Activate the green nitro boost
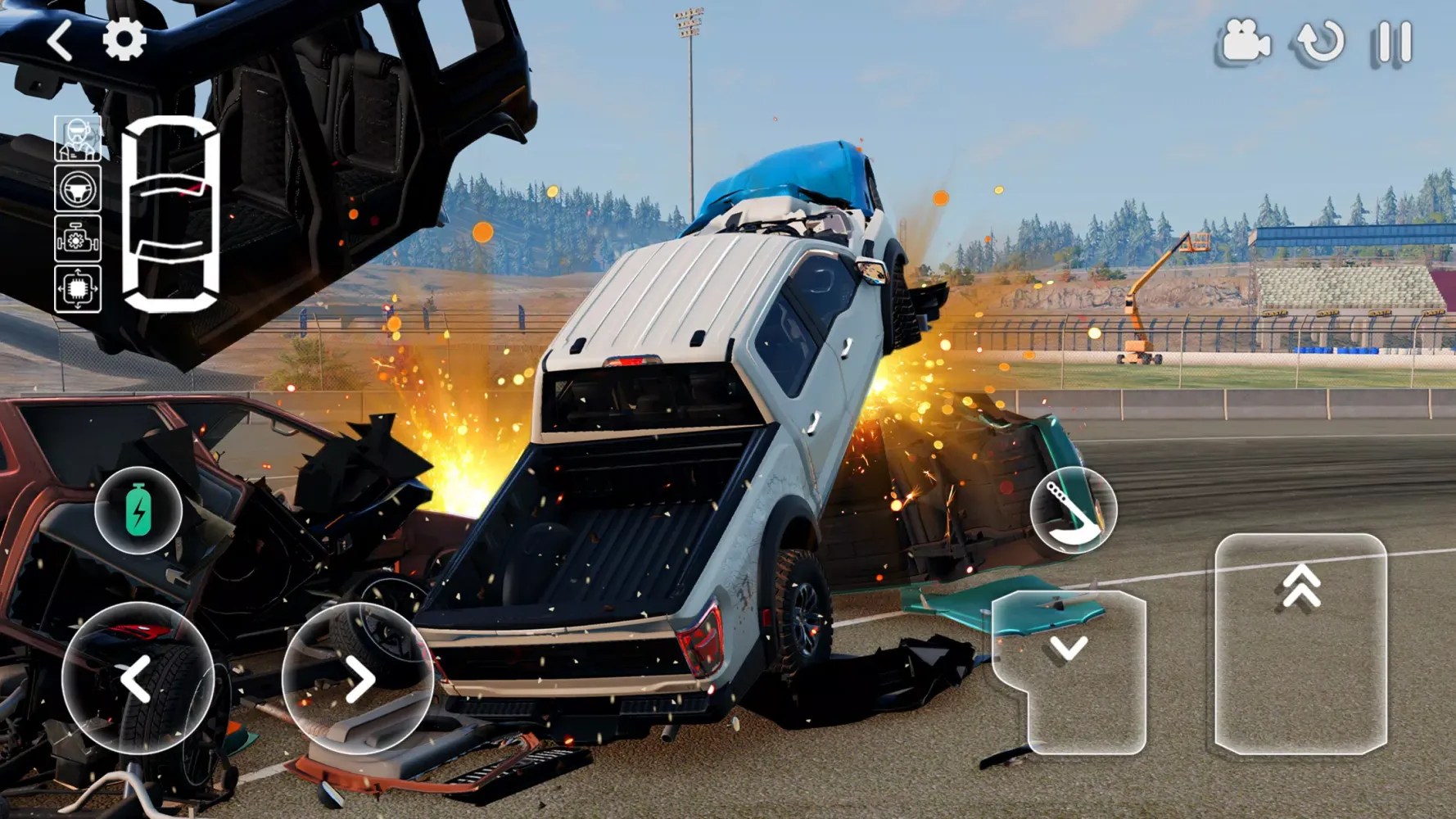Viewport: 1456px width, 819px height. [138, 510]
